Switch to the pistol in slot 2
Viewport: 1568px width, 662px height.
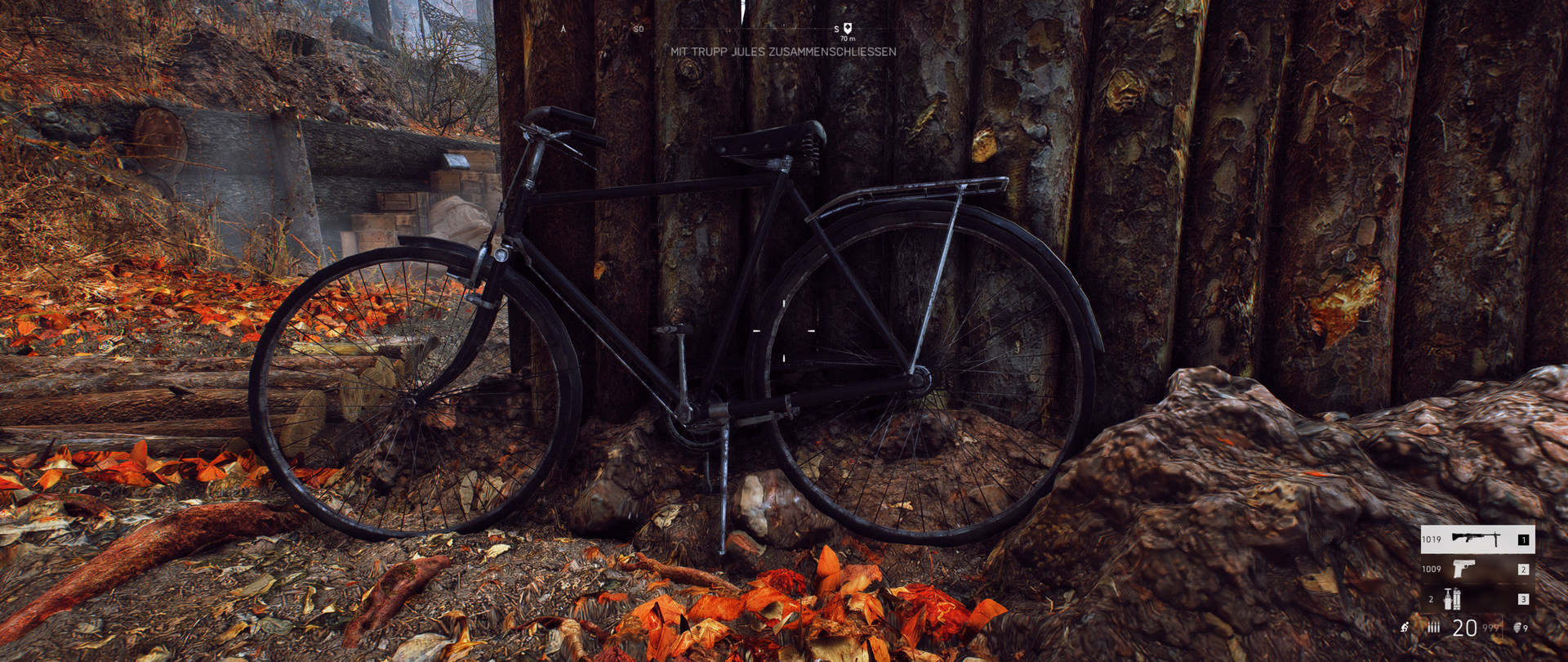1465,569
